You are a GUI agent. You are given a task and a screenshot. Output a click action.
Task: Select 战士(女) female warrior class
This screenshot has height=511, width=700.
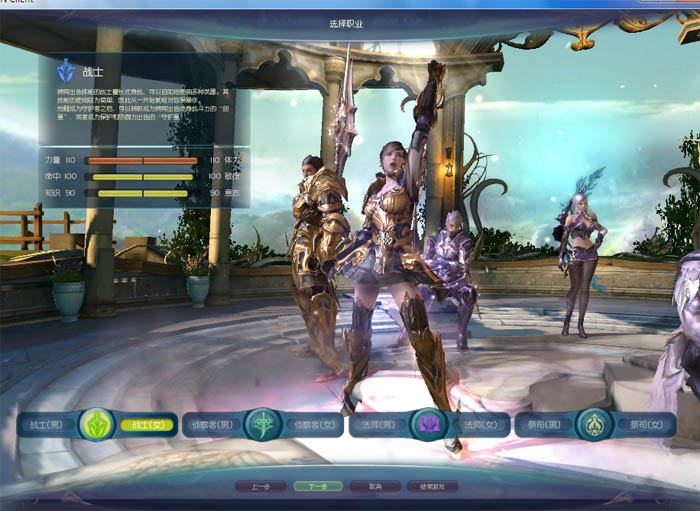[x=146, y=425]
